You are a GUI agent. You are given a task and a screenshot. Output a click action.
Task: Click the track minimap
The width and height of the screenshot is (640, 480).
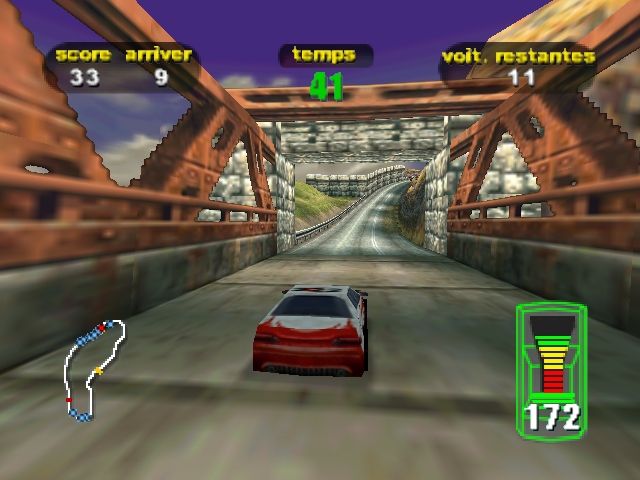(x=95, y=368)
